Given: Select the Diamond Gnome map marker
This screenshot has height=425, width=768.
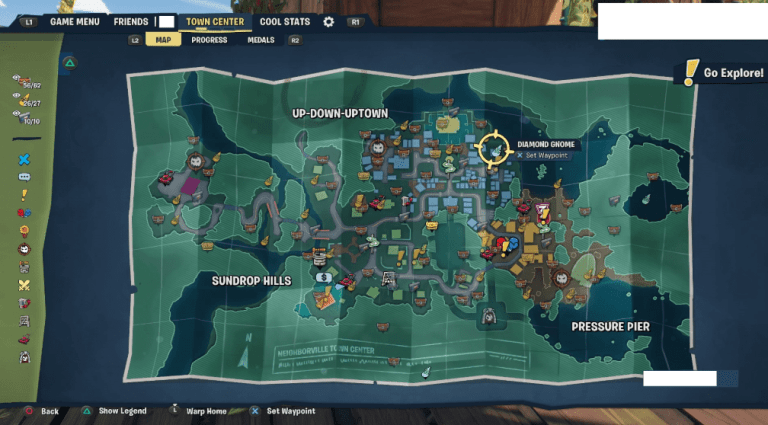Looking at the screenshot, I should [492, 150].
